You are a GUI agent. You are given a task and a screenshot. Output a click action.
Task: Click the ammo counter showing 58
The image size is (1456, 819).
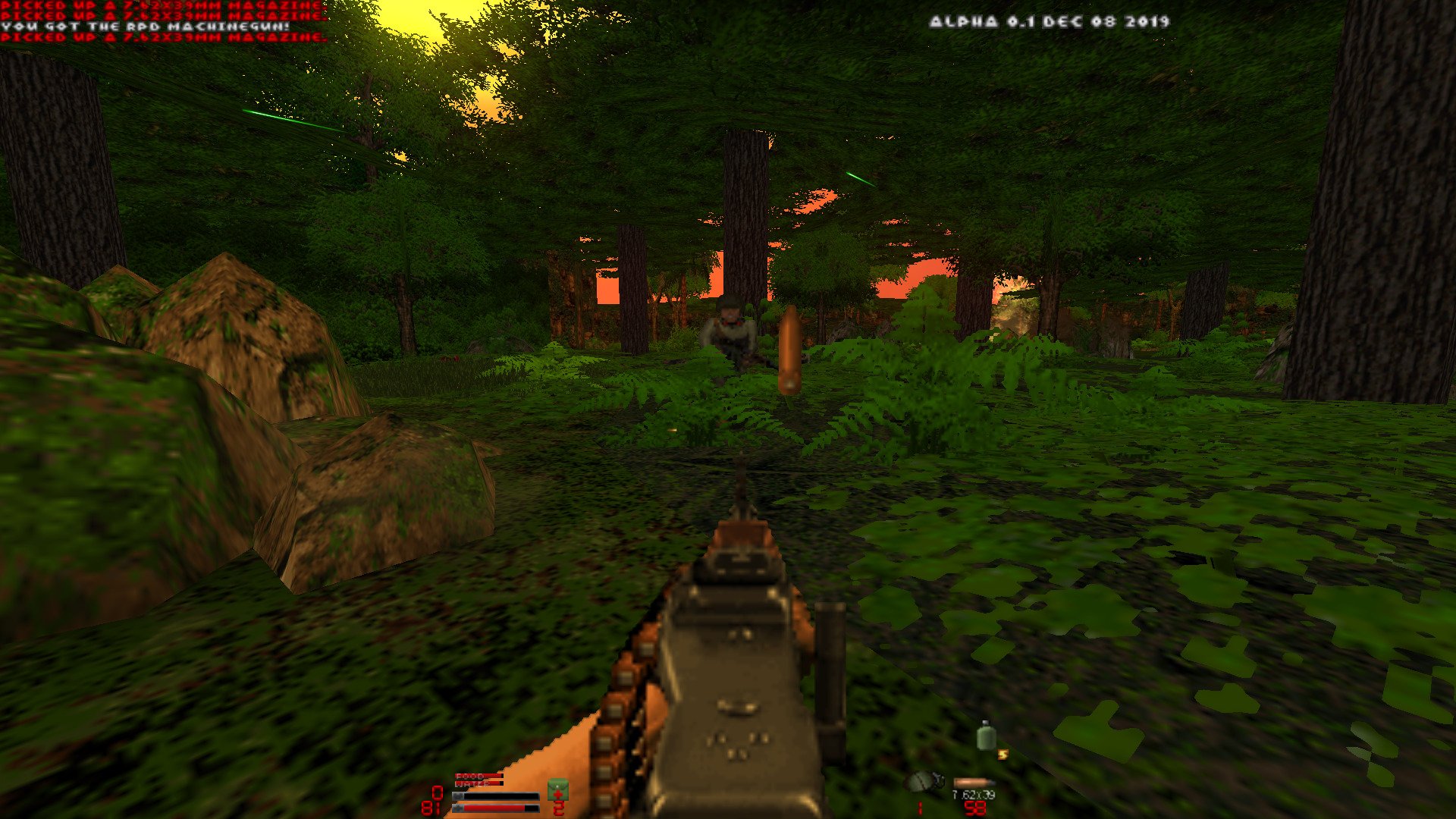pyautogui.click(x=975, y=808)
